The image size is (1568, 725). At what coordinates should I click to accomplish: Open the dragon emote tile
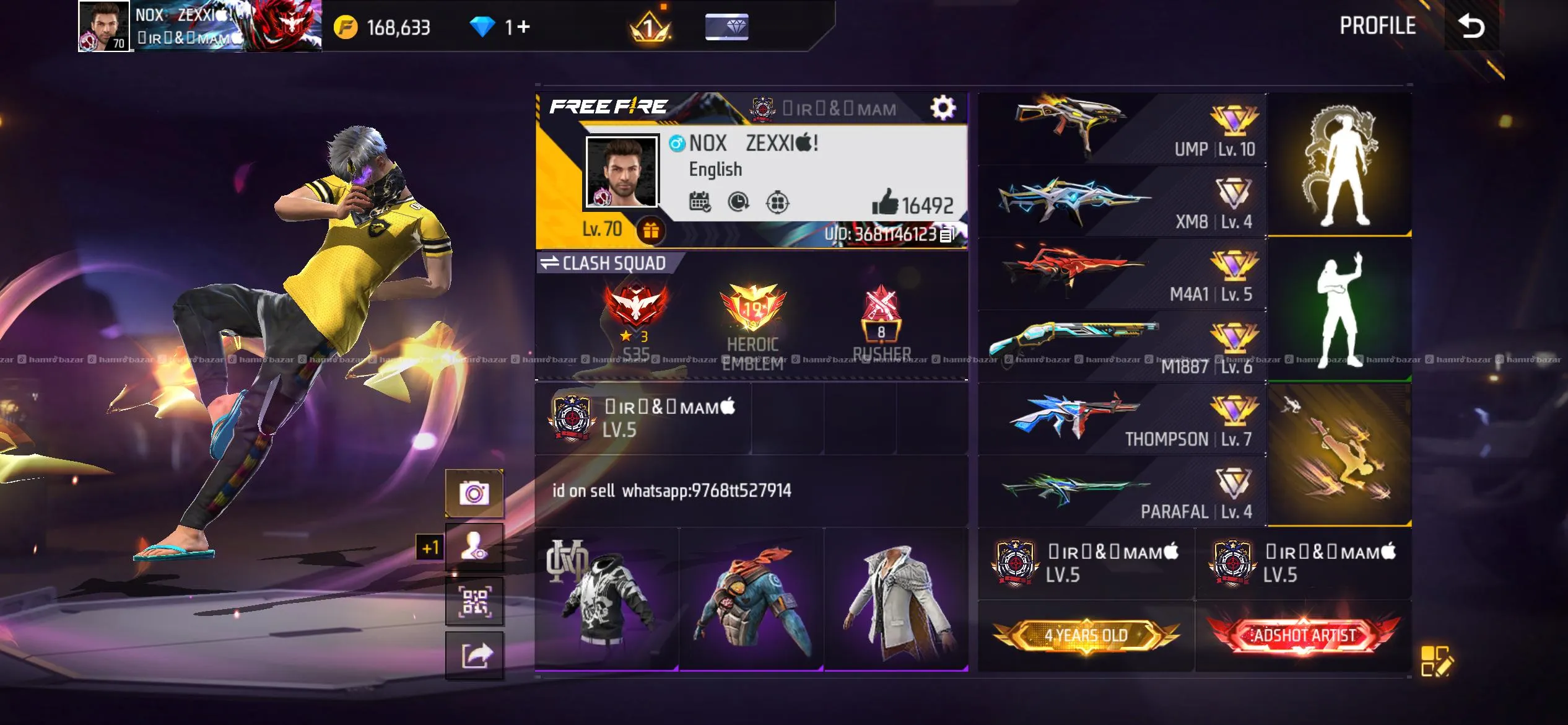(1339, 165)
